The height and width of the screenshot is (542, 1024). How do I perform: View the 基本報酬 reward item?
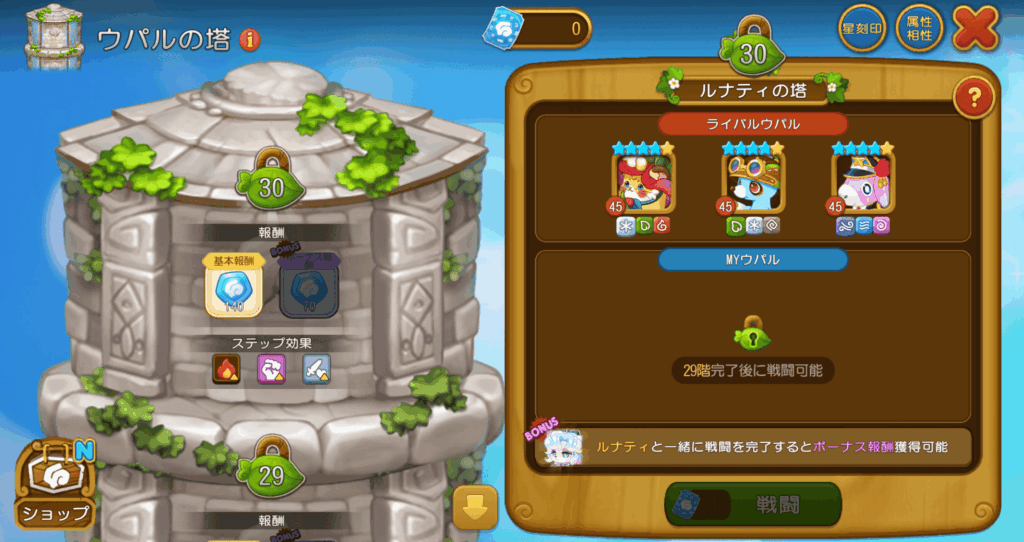click(x=233, y=290)
